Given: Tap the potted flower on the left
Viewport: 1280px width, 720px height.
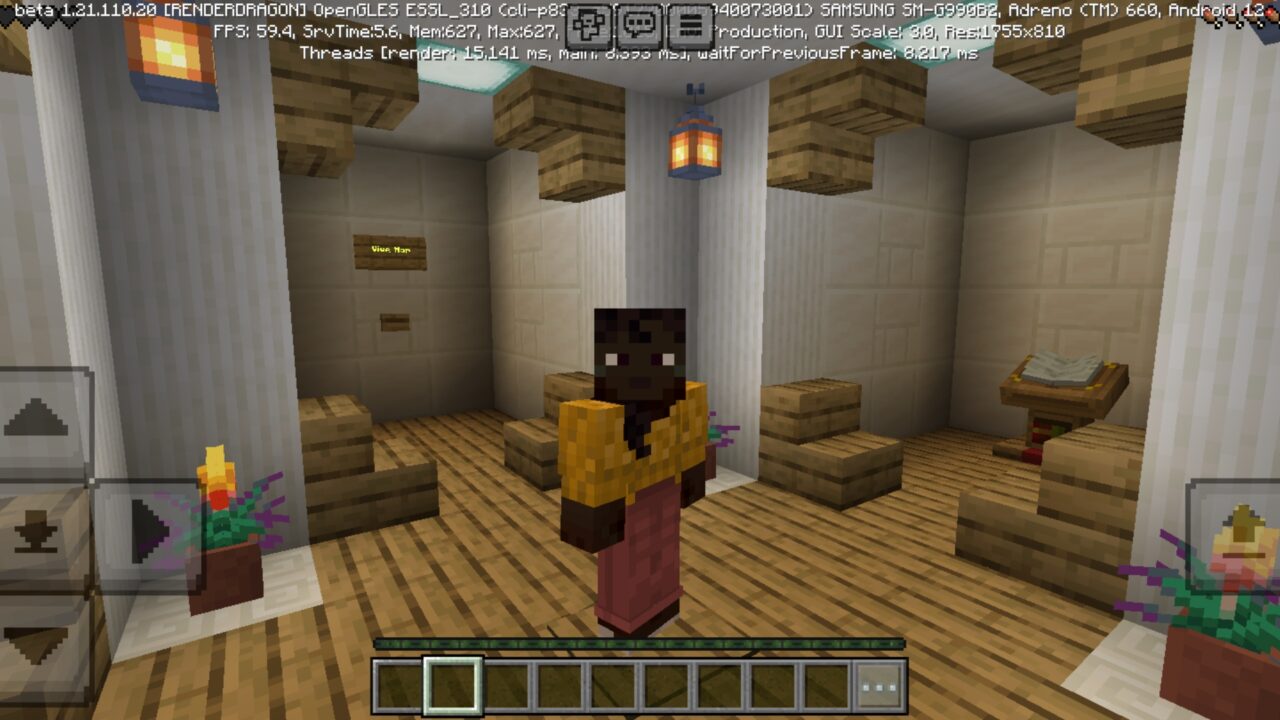Looking at the screenshot, I should [x=222, y=530].
